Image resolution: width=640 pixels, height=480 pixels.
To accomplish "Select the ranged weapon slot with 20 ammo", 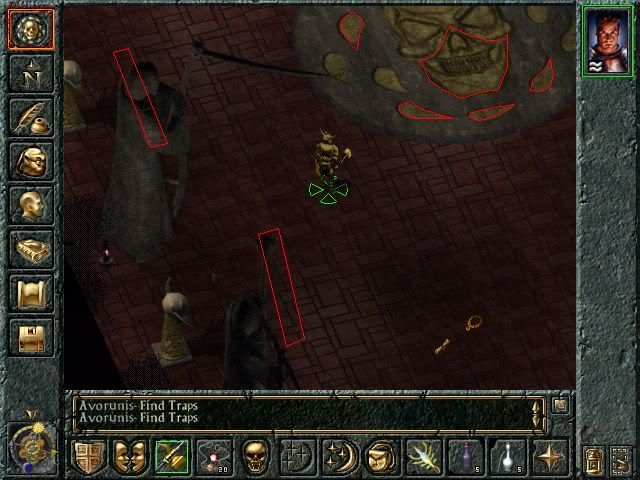I will click(212, 457).
